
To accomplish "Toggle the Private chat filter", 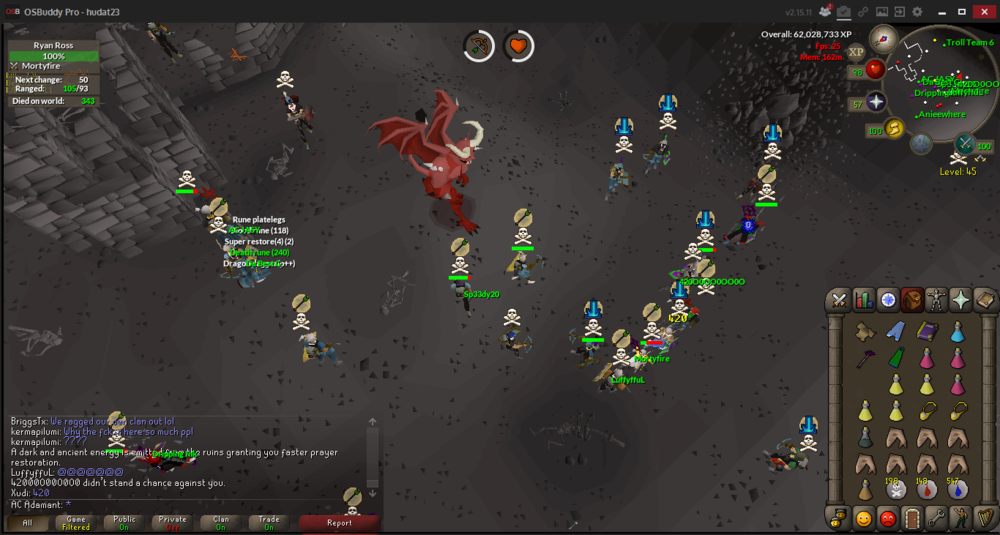I will point(172,522).
